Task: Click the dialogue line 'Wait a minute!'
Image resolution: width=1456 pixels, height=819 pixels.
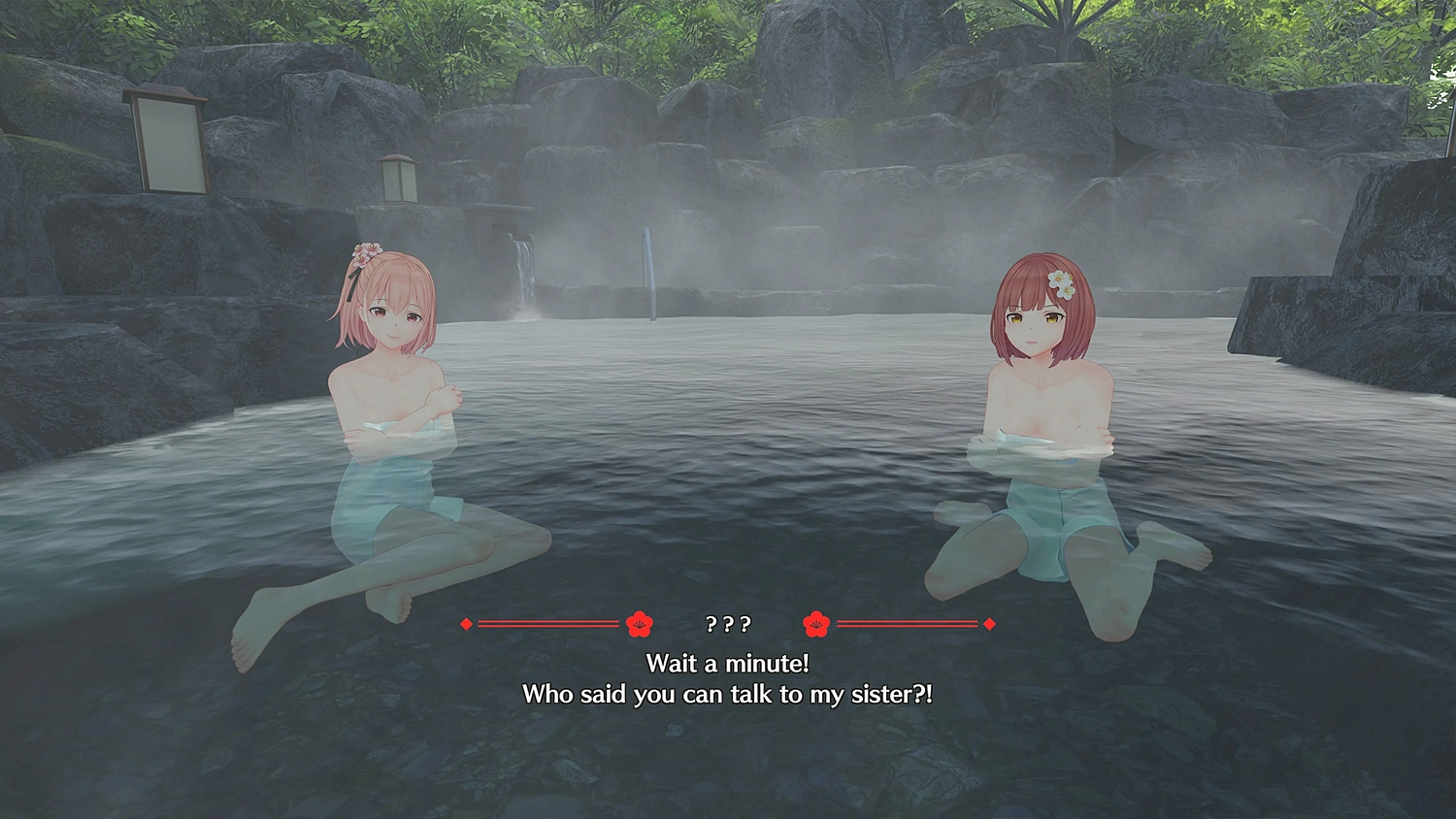Action: [728, 664]
